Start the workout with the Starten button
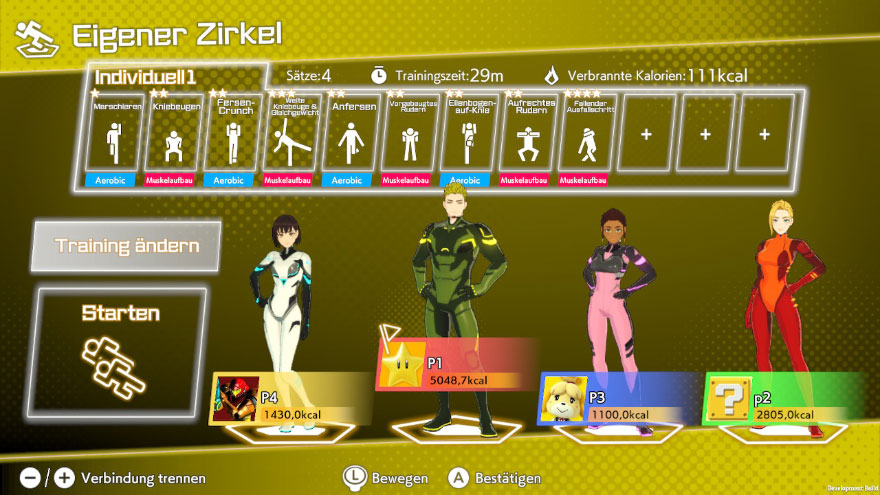 coord(121,351)
